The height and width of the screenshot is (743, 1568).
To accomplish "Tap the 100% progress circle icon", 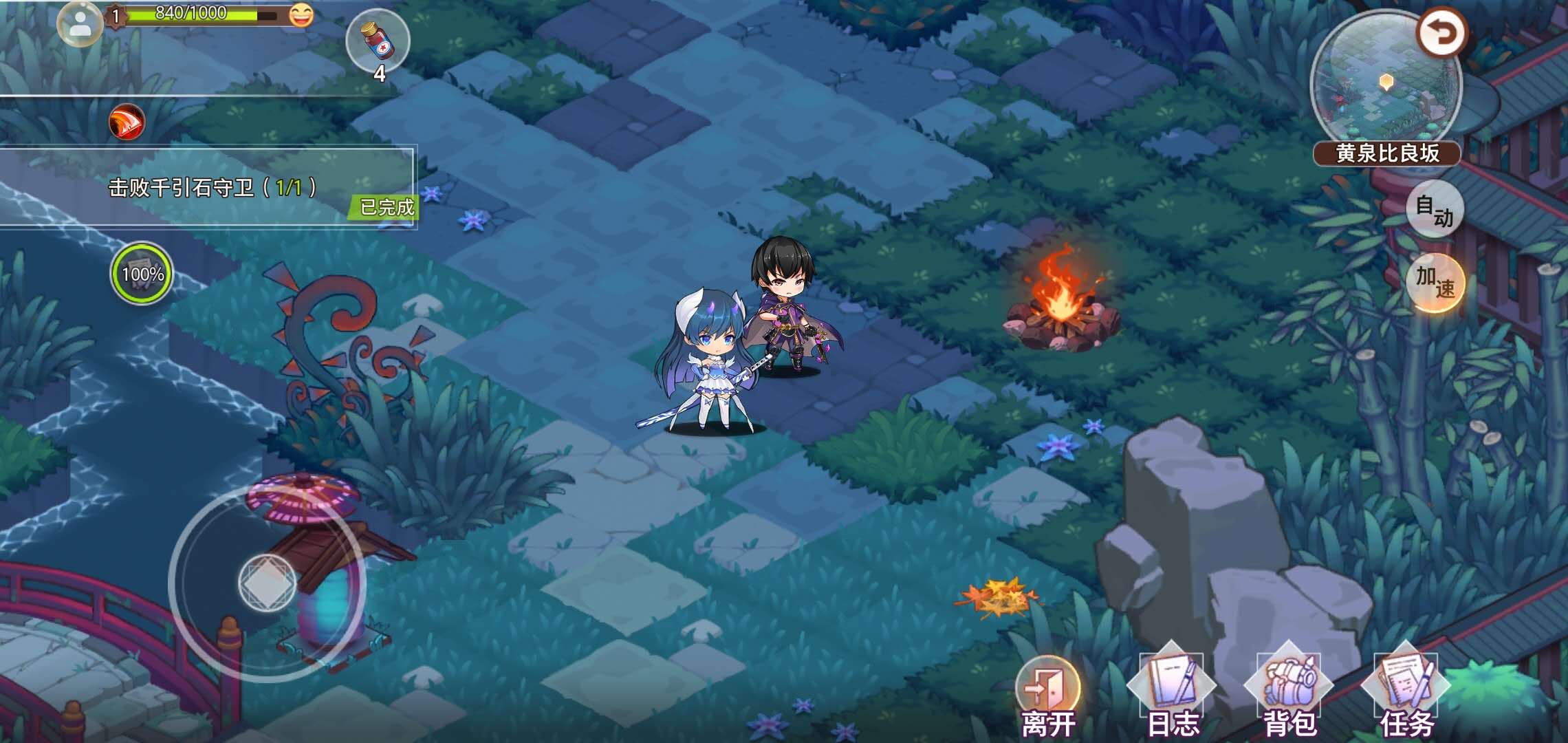I will point(142,274).
